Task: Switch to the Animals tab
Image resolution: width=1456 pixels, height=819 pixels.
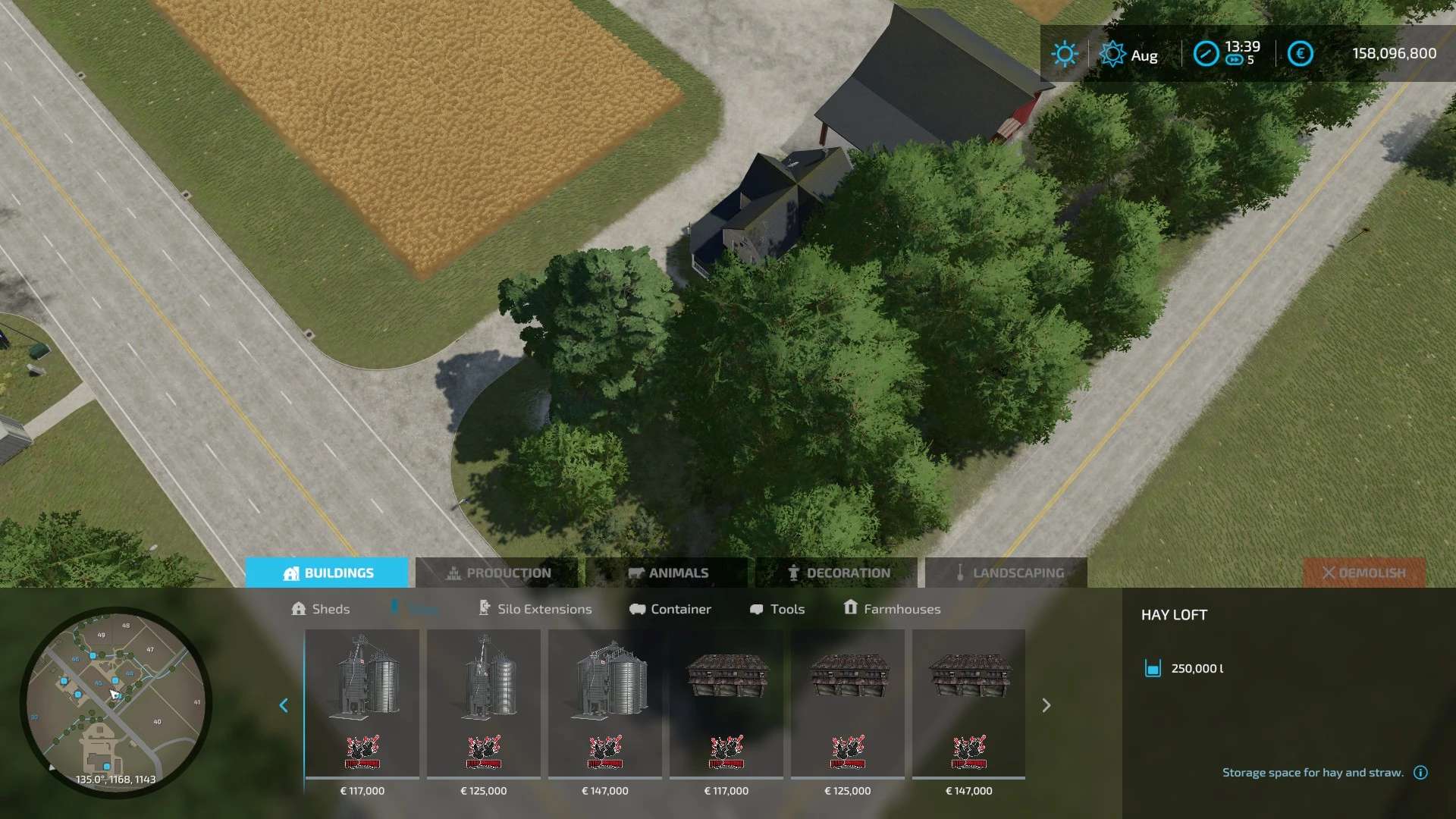Action: pyautogui.click(x=667, y=573)
